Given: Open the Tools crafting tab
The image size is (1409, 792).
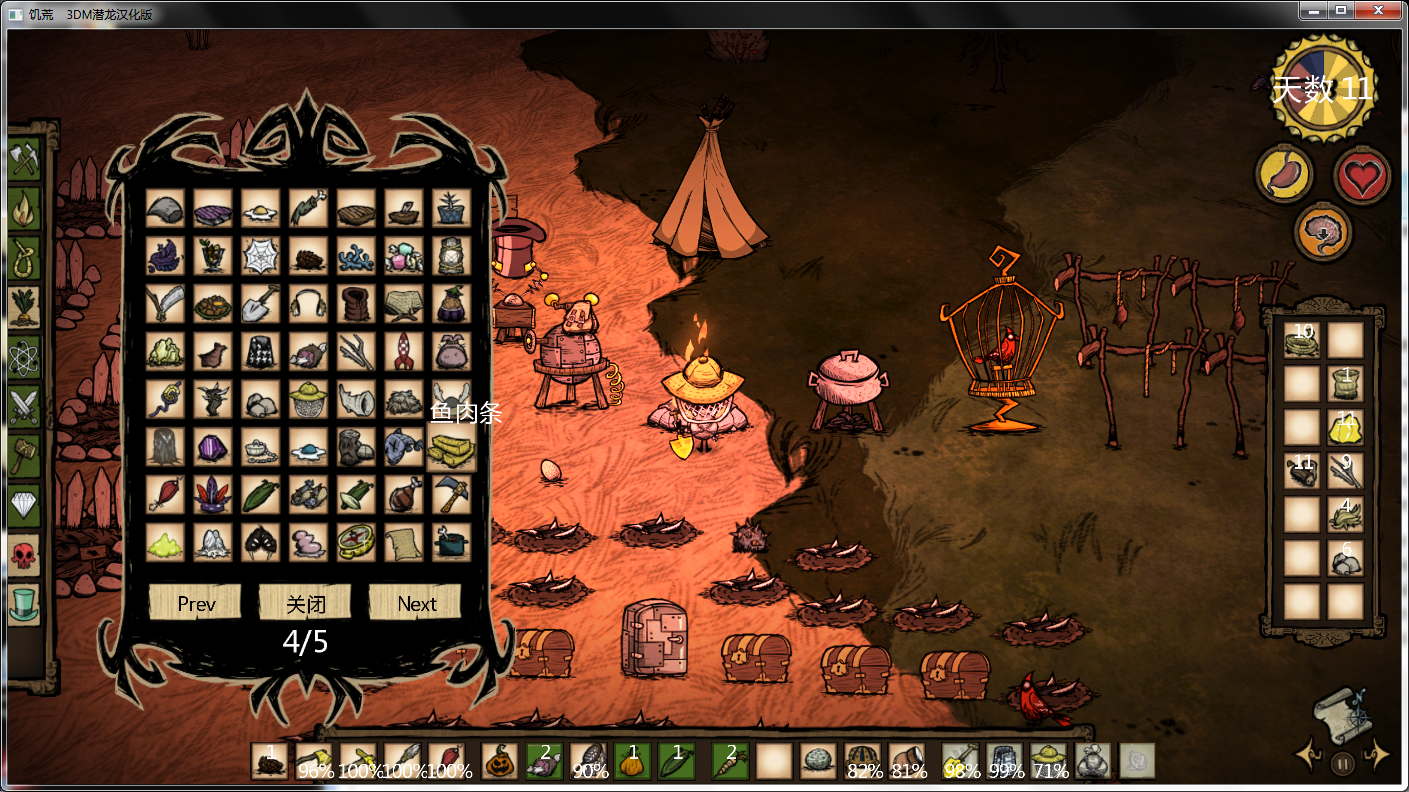Looking at the screenshot, I should [x=24, y=159].
